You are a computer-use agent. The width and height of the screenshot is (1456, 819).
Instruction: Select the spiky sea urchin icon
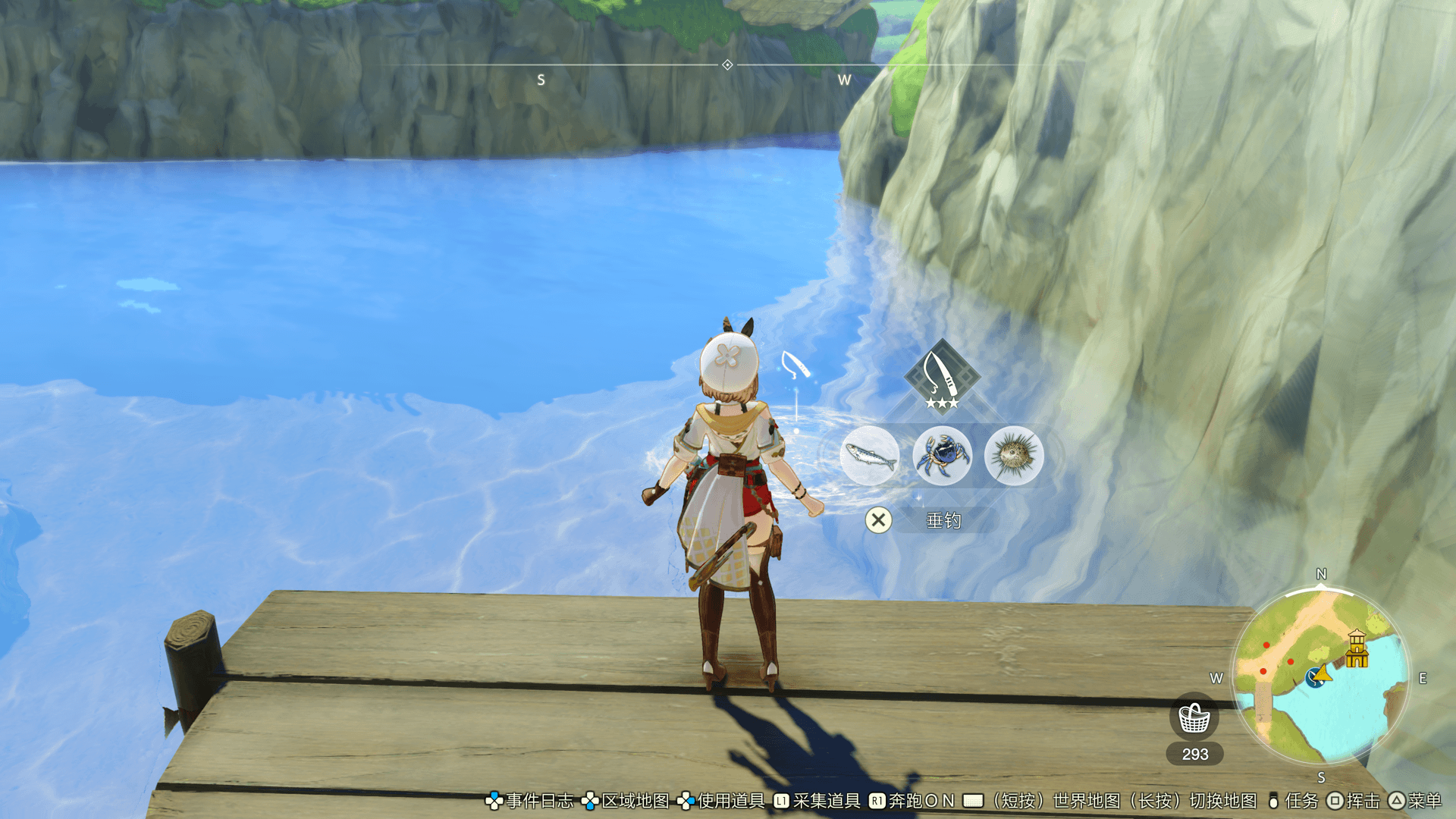pyautogui.click(x=1014, y=455)
